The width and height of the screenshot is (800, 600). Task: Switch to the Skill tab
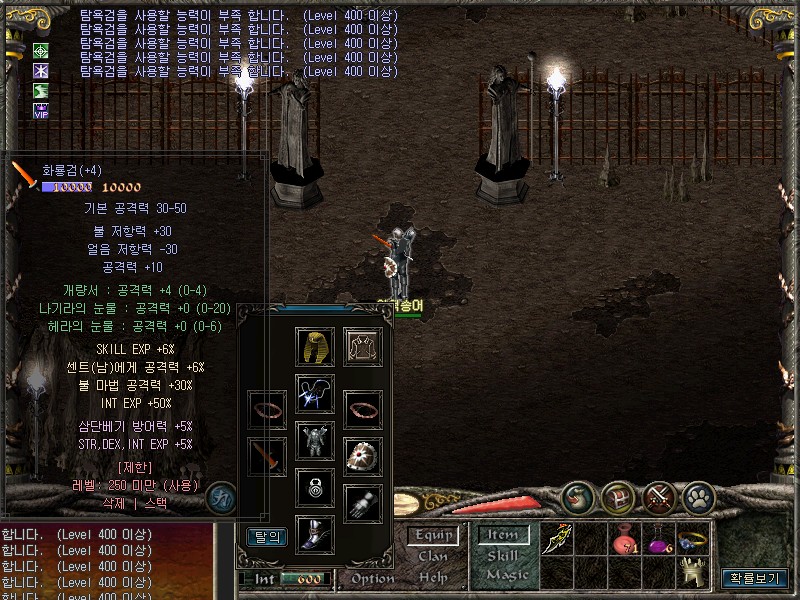pyautogui.click(x=503, y=556)
